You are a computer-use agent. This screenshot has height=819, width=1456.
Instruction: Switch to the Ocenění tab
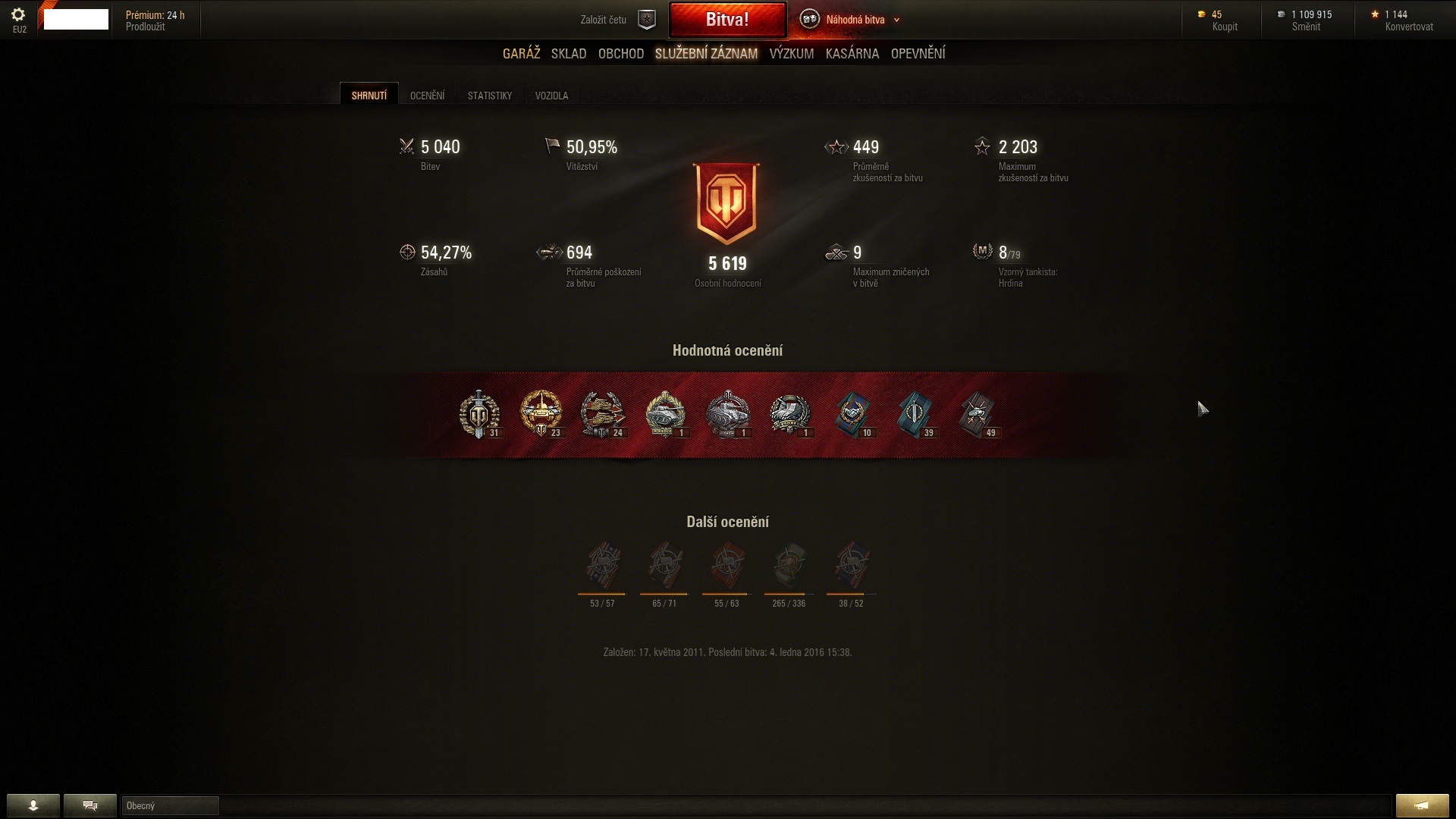coord(427,96)
